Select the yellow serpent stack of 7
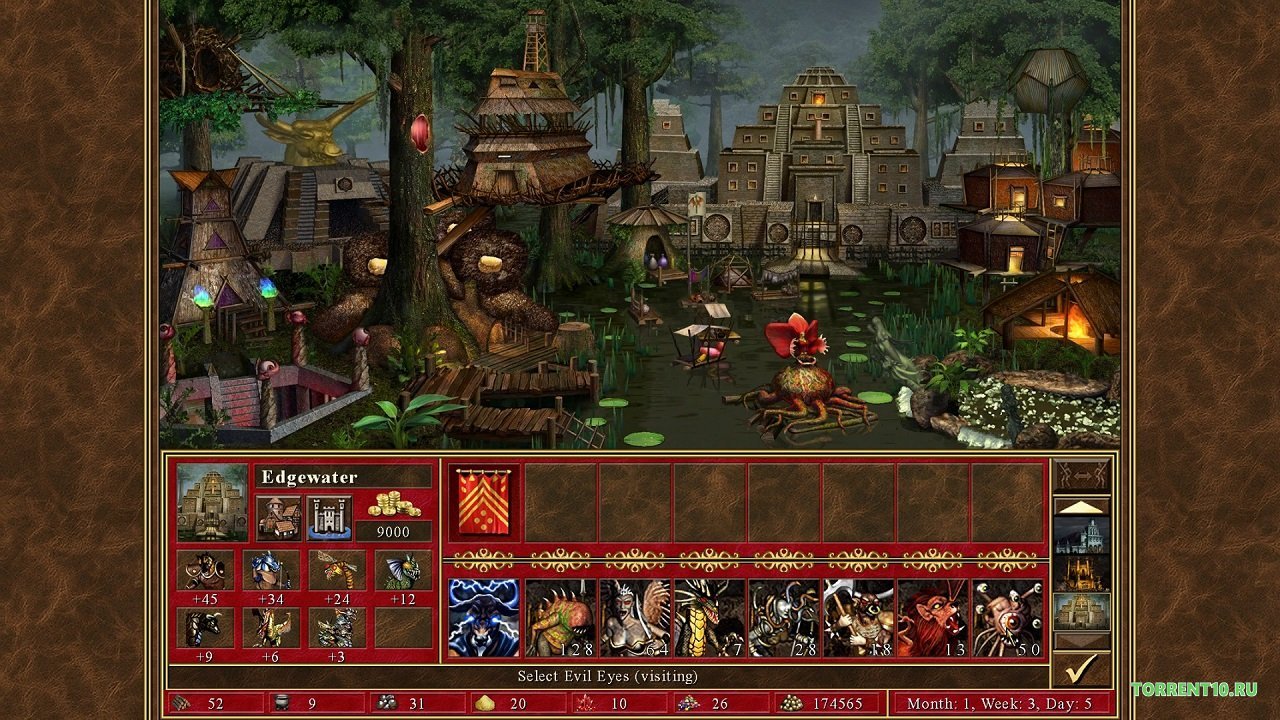The image size is (1280, 720). pyautogui.click(x=709, y=618)
